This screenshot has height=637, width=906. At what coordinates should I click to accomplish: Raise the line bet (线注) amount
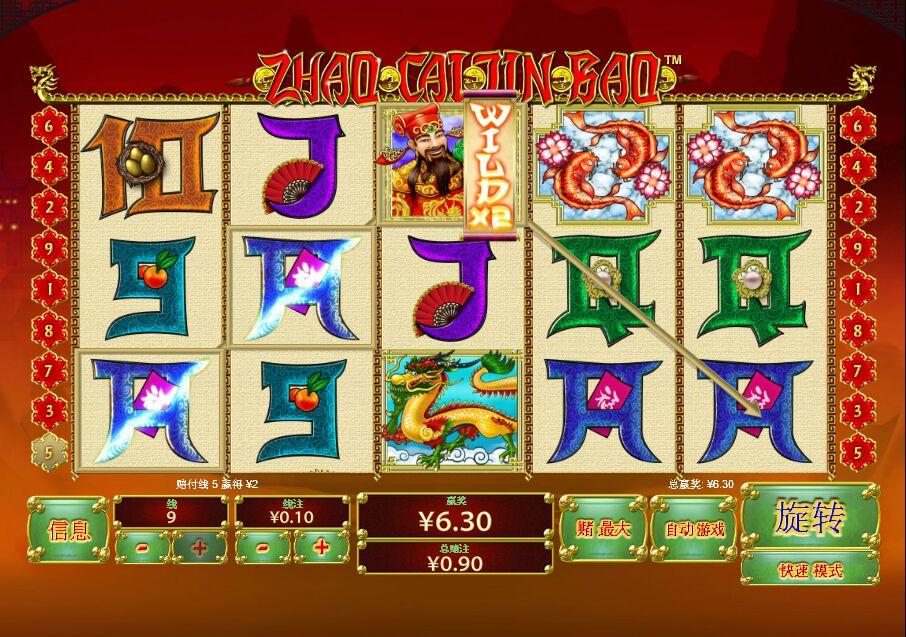(x=321, y=547)
